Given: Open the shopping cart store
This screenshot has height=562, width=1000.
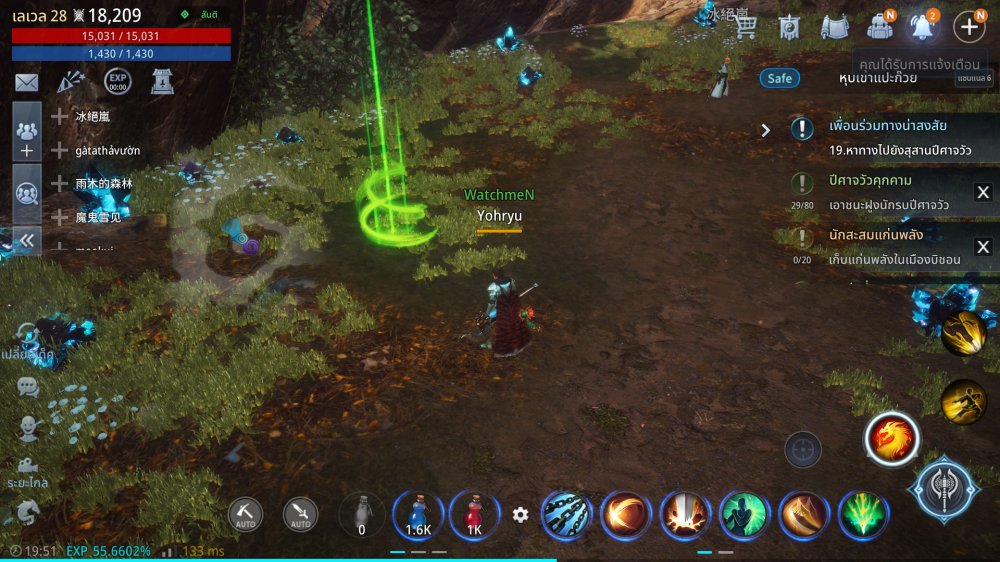Looking at the screenshot, I should tap(745, 27).
